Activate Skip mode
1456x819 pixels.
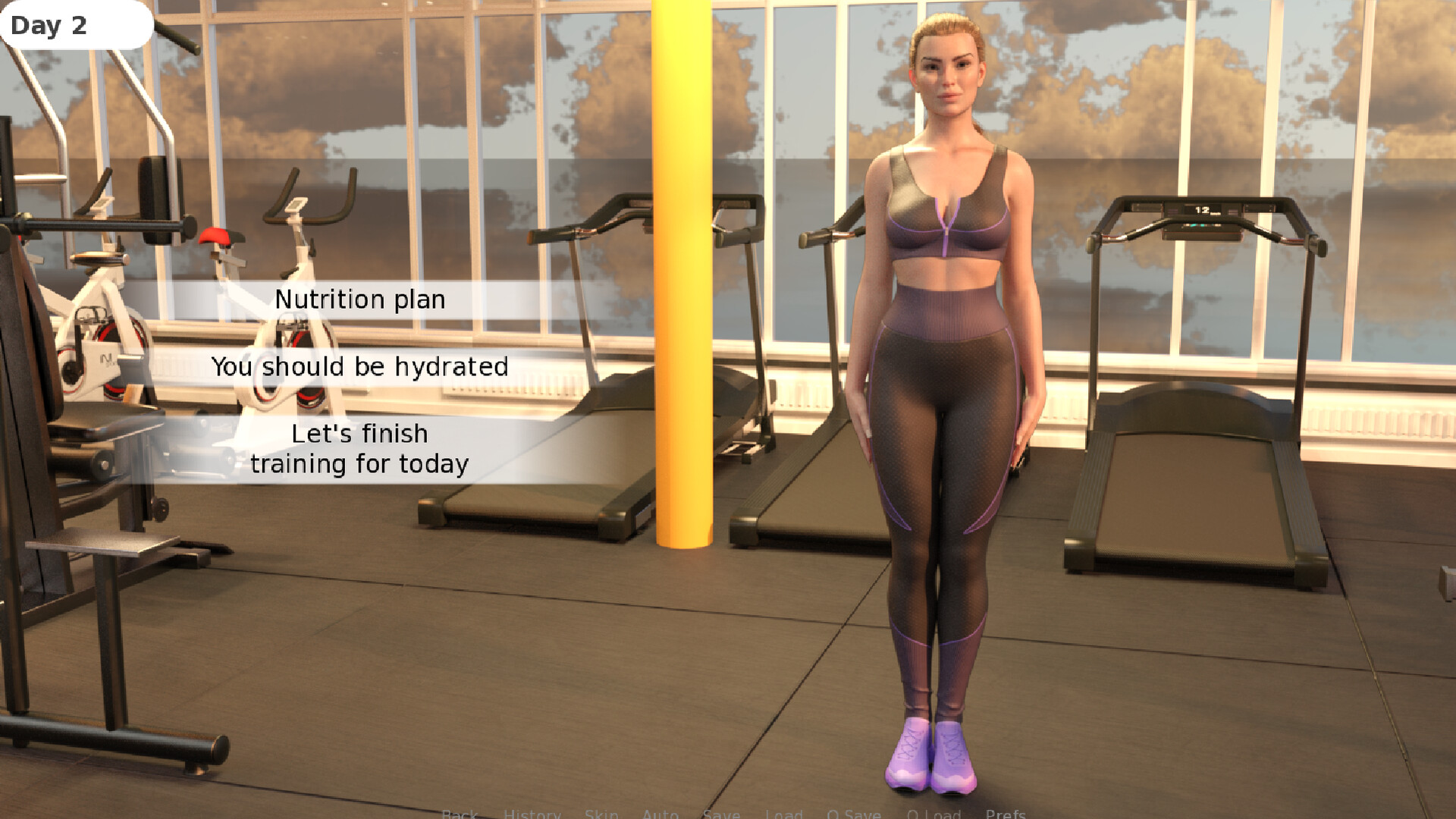(x=601, y=814)
